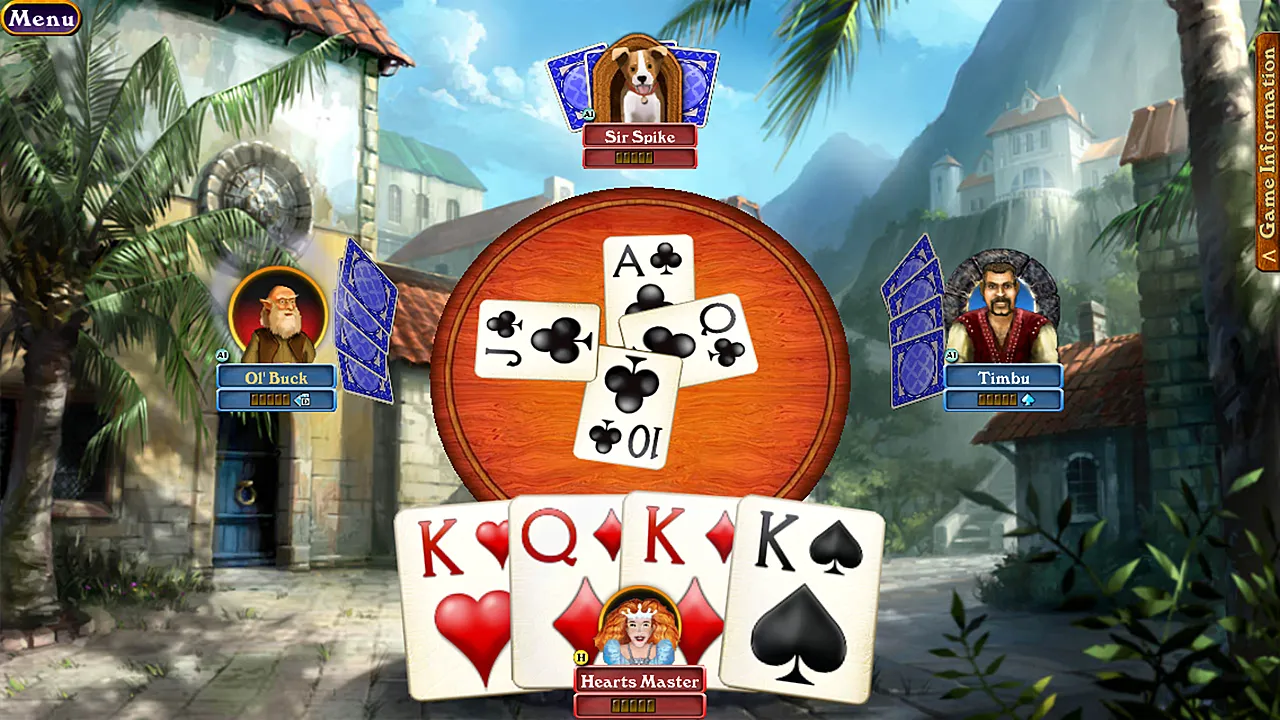1280x720 pixels.
Task: Click Ol' Buck's avatar portrait
Action: point(277,315)
